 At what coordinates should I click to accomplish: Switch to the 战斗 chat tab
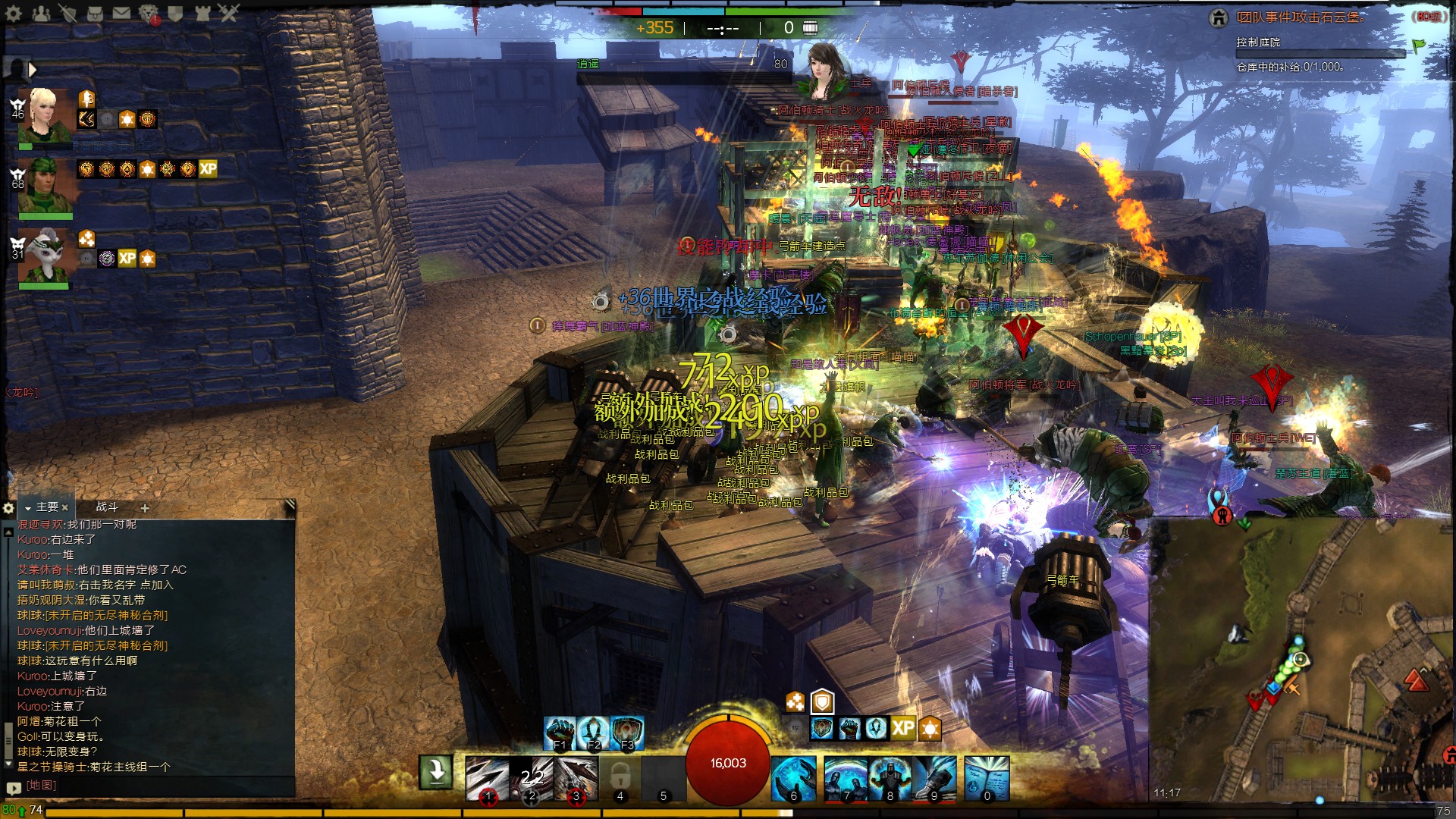click(107, 507)
